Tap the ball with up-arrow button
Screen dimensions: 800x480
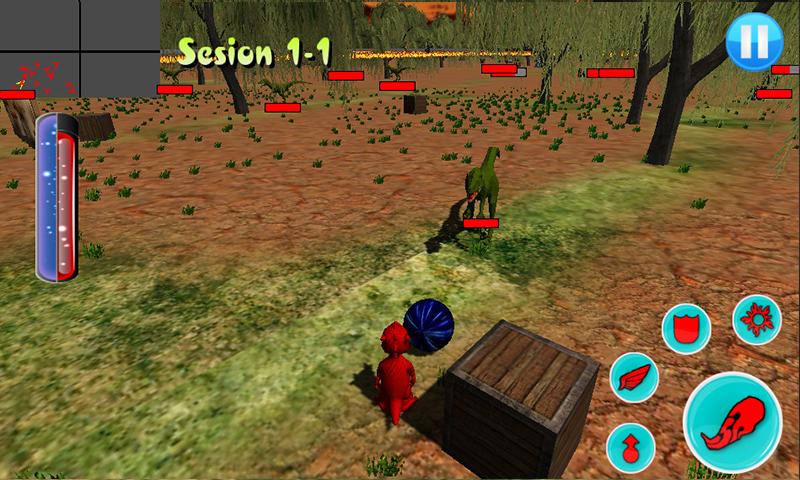coord(629,445)
